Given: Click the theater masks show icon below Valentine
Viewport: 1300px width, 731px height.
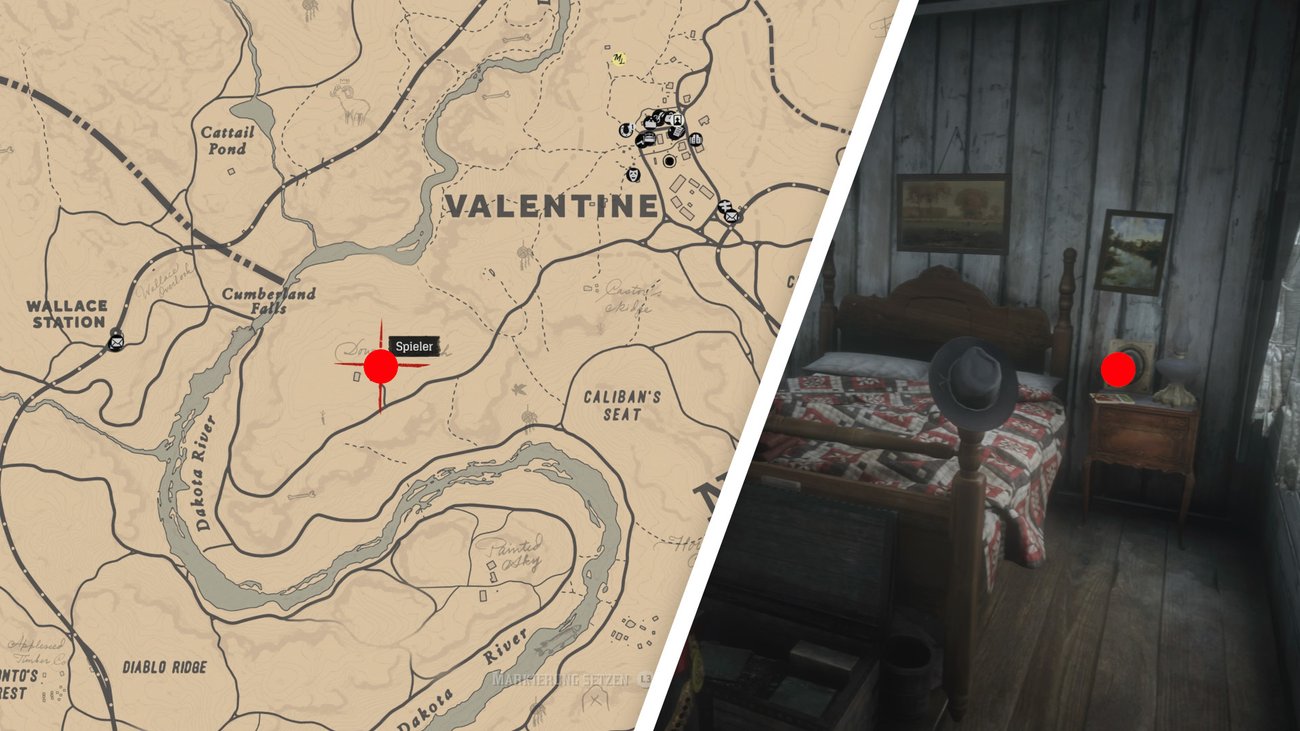Looking at the screenshot, I should click(x=633, y=176).
